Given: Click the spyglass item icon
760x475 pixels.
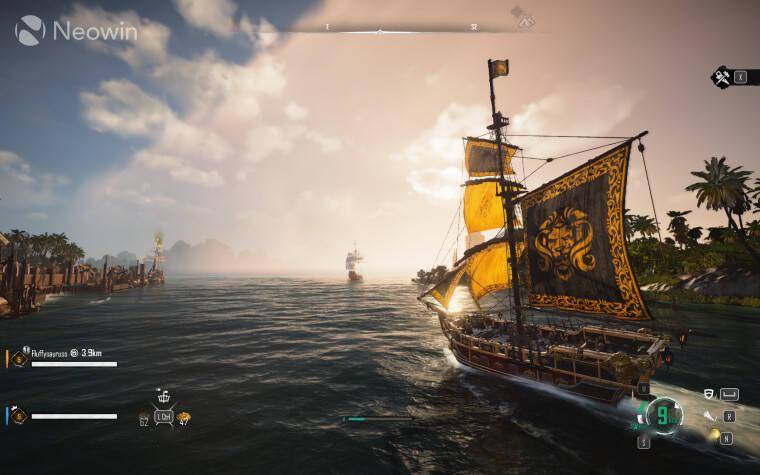Looking at the screenshot, I should [x=709, y=415].
